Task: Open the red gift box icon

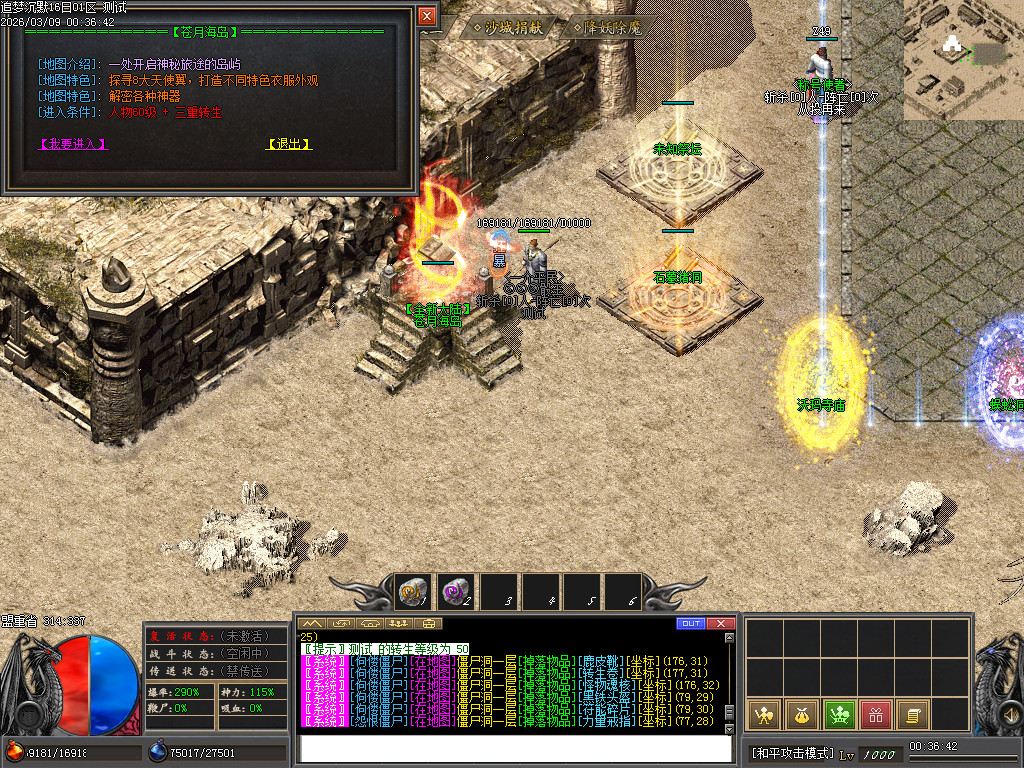Action: 875,714
